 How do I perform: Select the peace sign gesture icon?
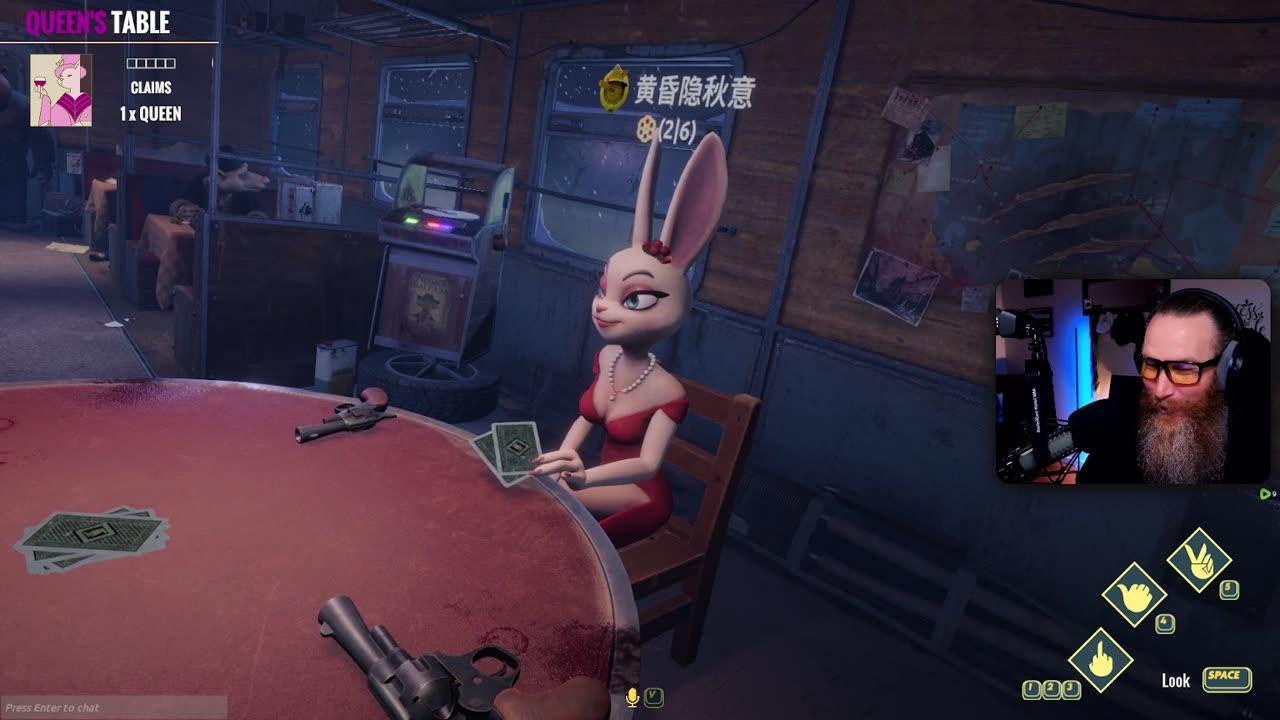point(1198,558)
